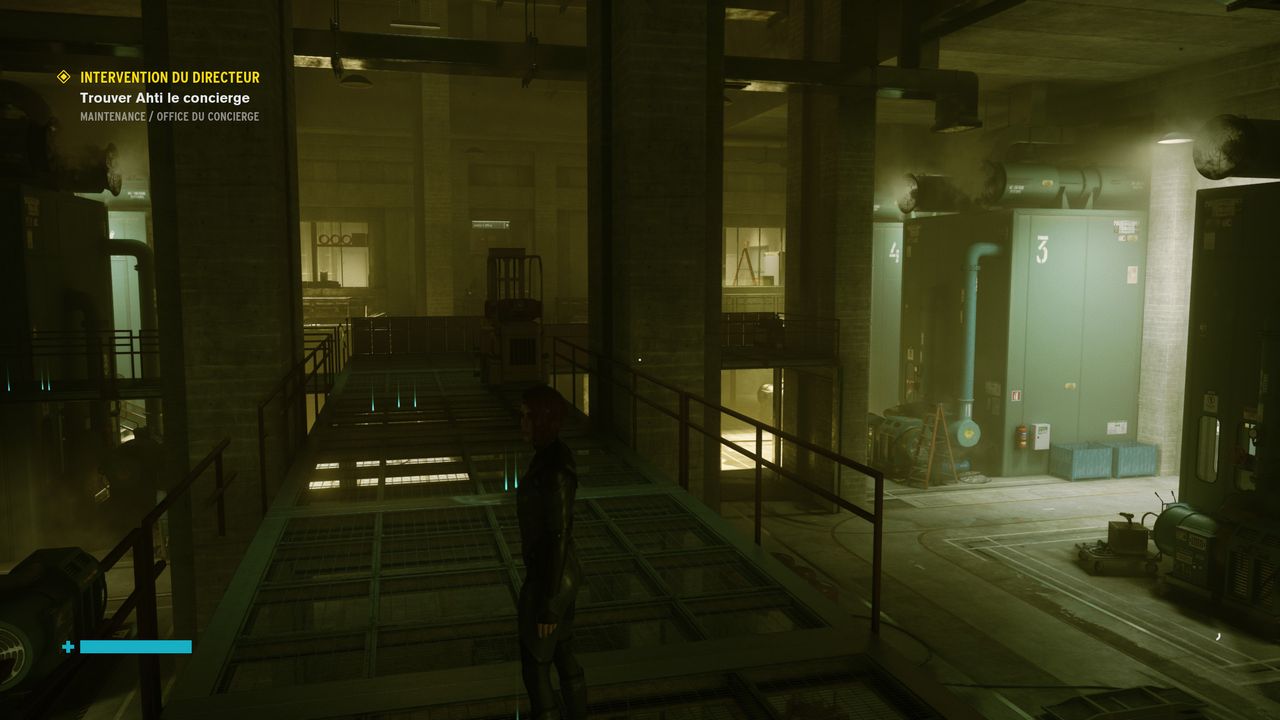Select the "Intervention du directeur" mission tracker
The image size is (1280, 720).
pyautogui.click(x=169, y=77)
